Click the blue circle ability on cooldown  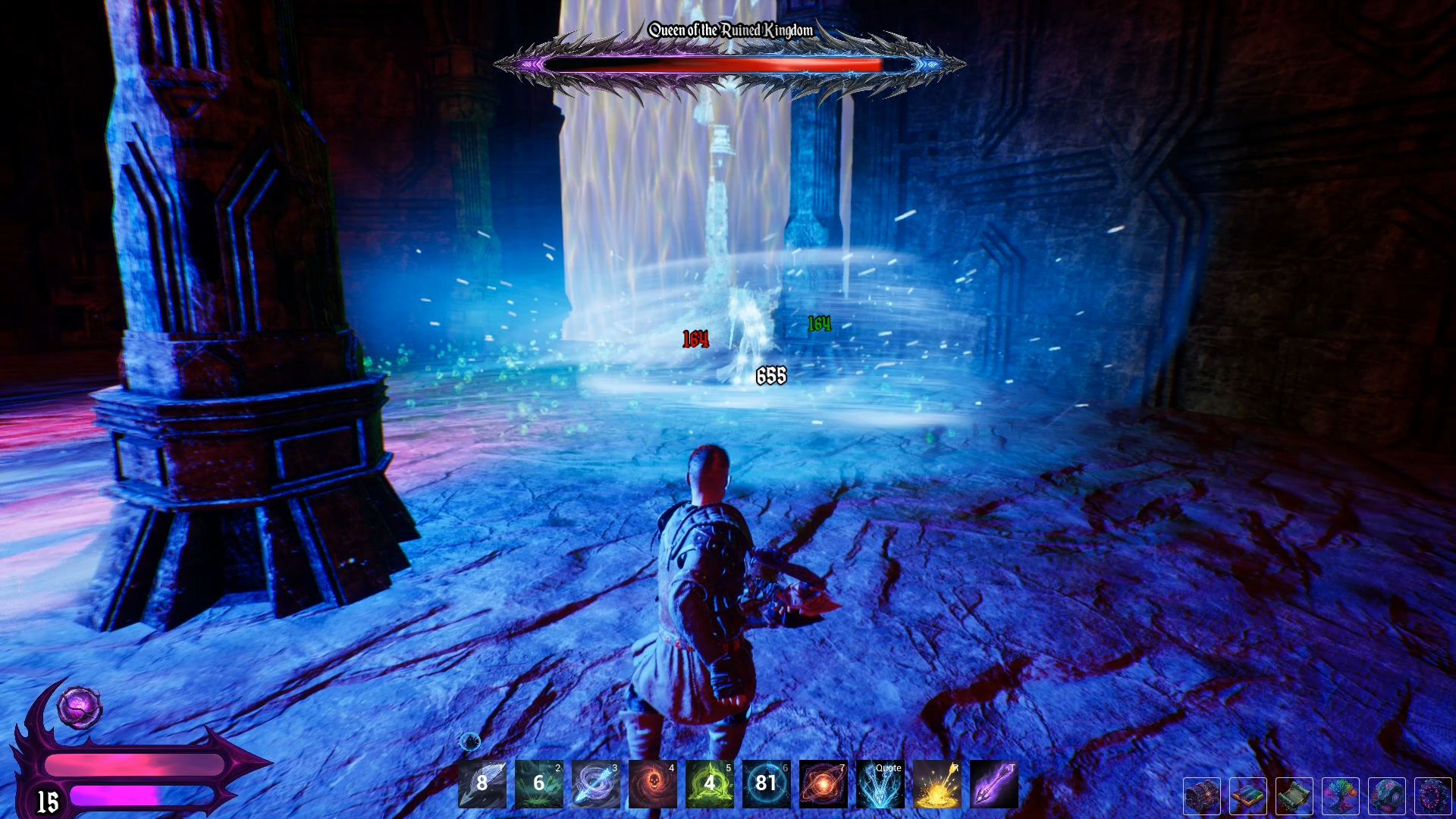[x=767, y=783]
